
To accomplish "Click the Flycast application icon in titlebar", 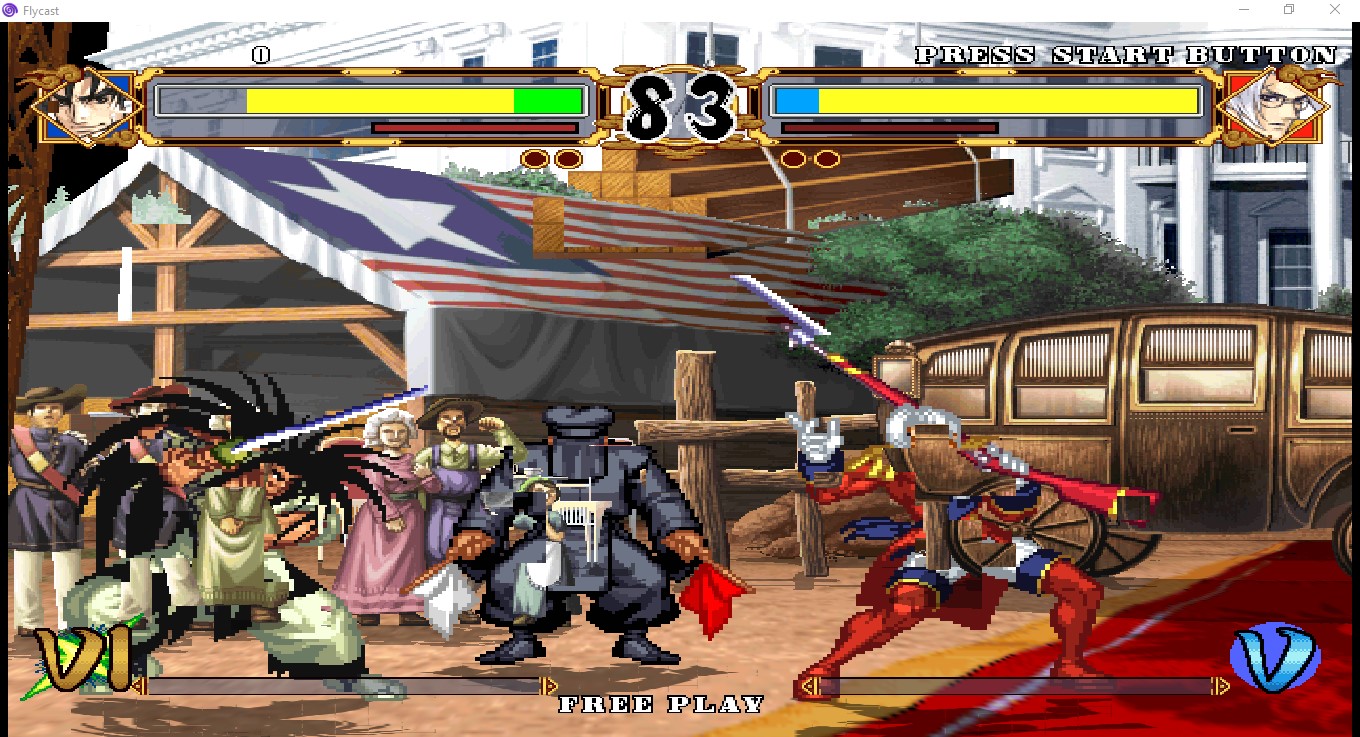I will 10,10.
